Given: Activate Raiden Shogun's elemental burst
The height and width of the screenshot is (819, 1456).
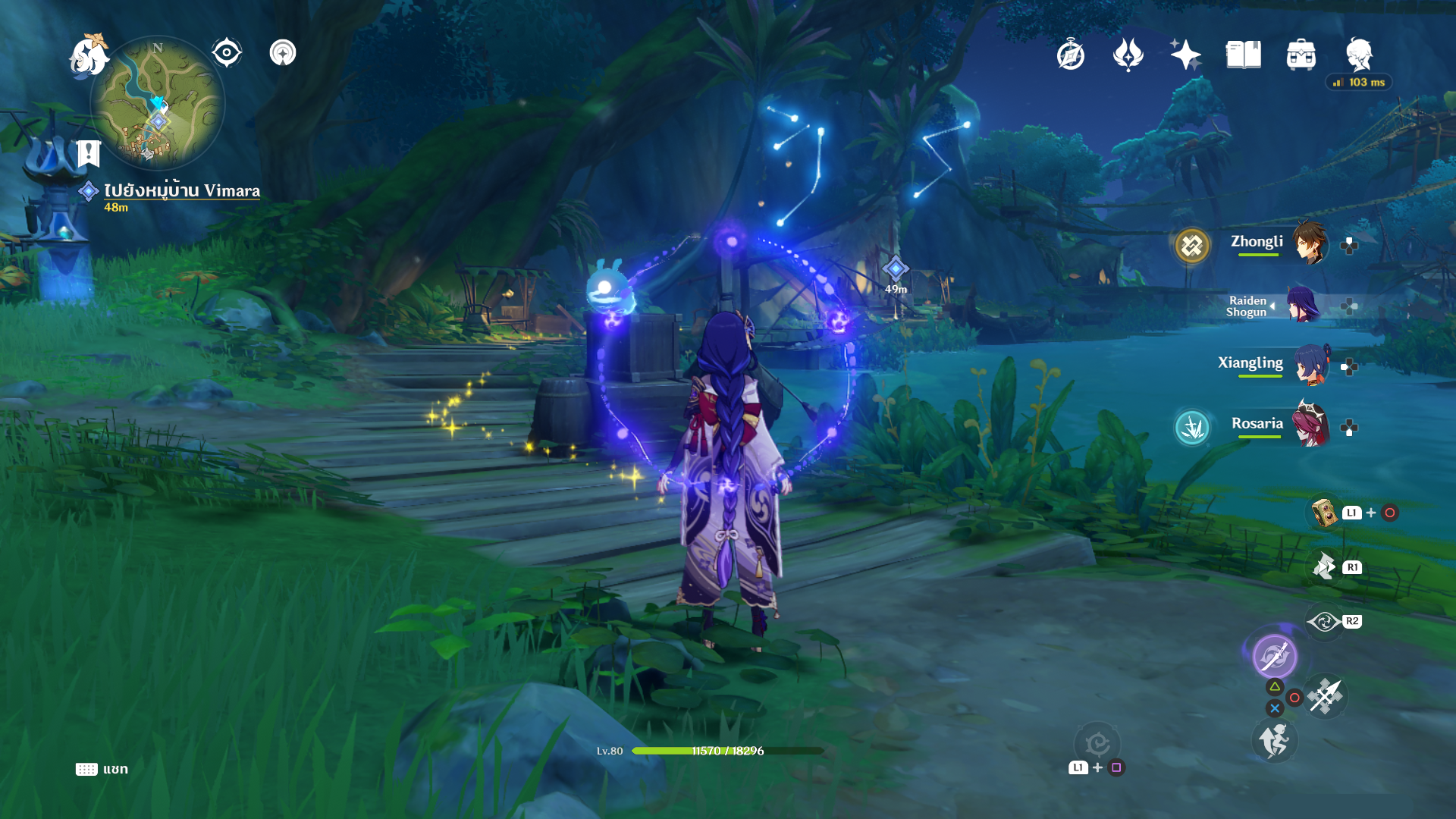Looking at the screenshot, I should pyautogui.click(x=1274, y=656).
